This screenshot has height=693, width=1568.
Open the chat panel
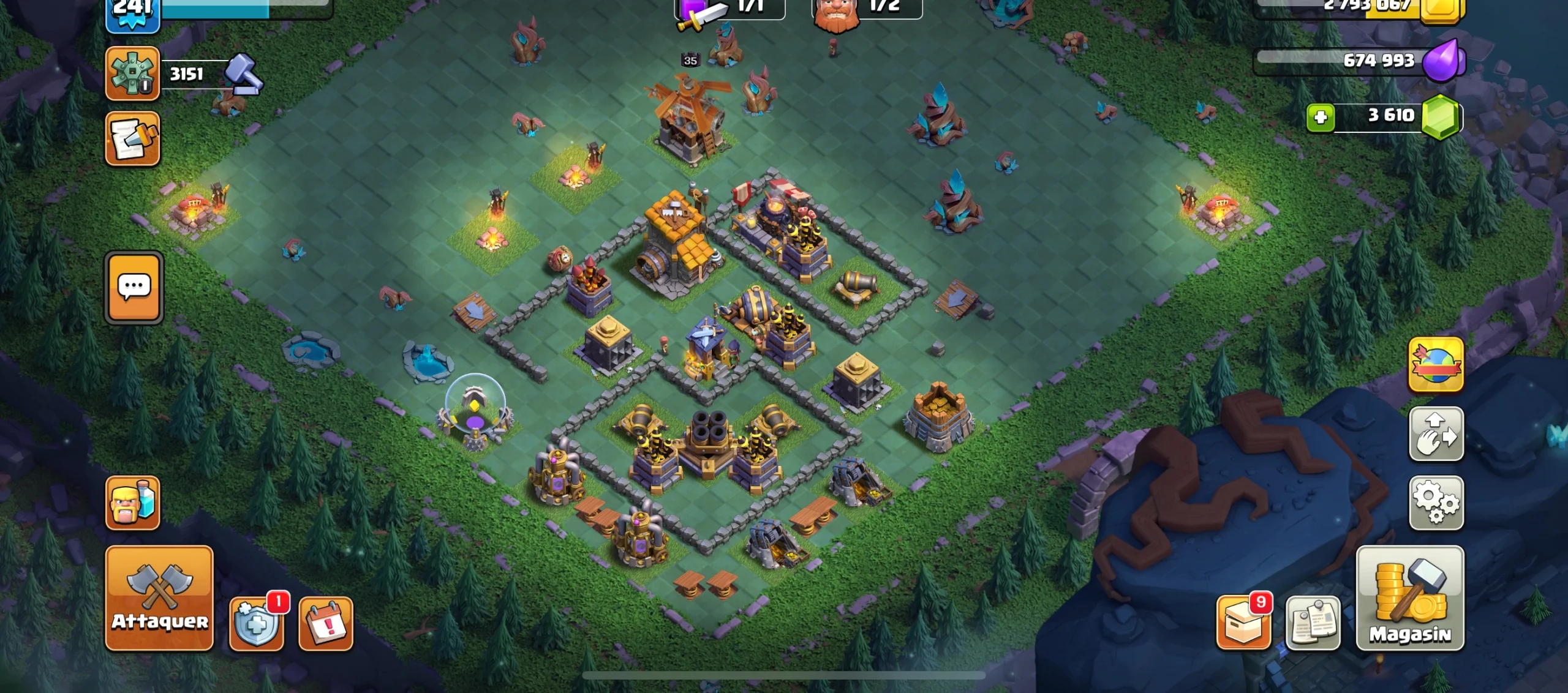click(134, 288)
